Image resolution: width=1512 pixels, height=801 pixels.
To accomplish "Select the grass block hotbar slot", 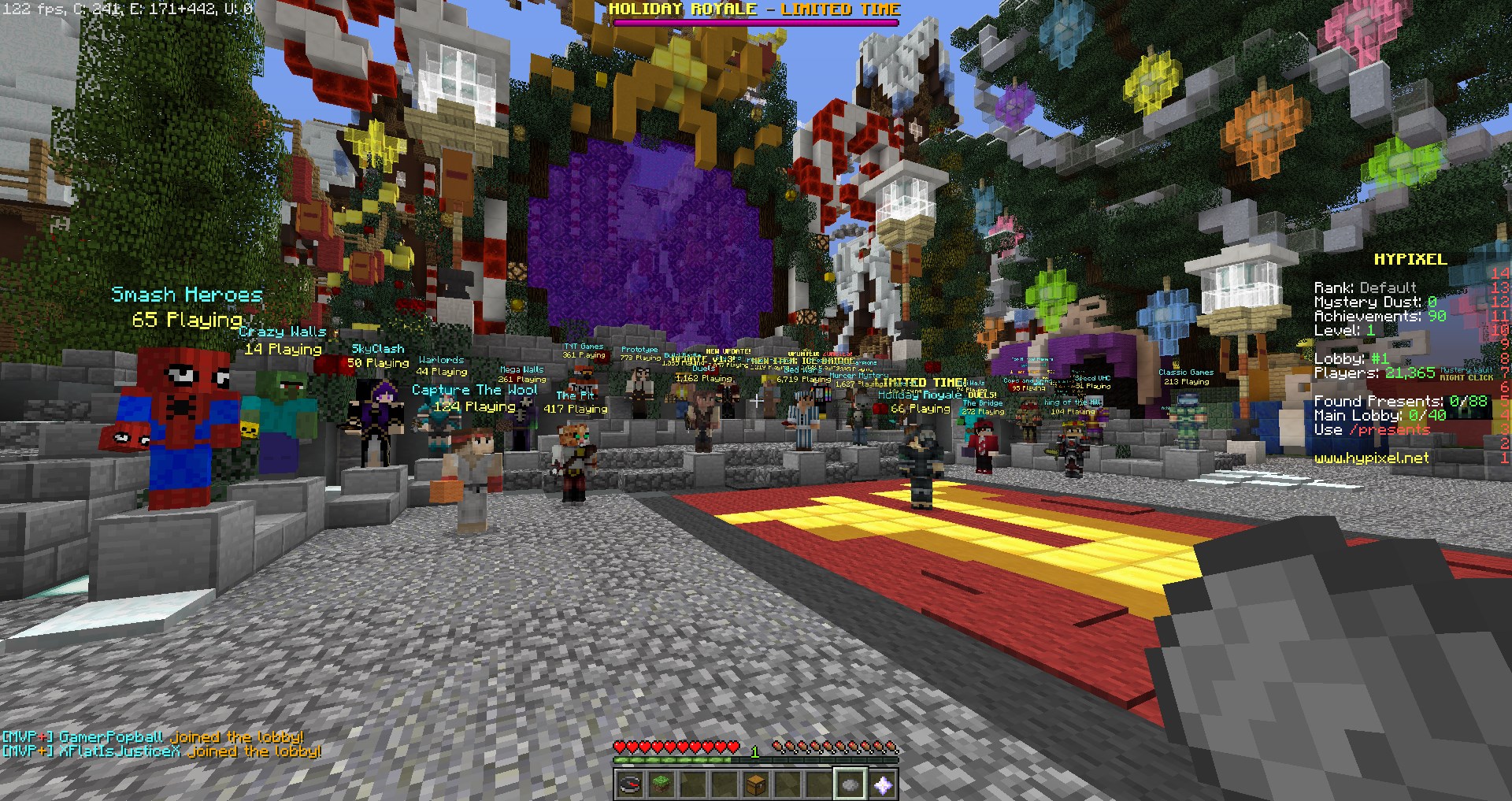I will coord(661,784).
